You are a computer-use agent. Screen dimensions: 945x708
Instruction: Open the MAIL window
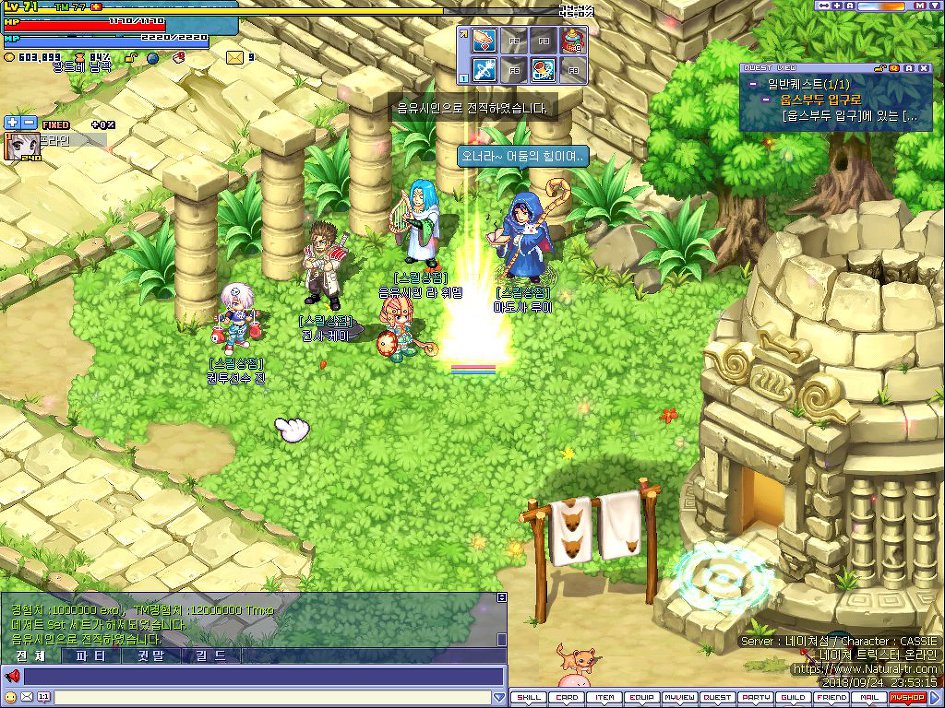click(869, 698)
